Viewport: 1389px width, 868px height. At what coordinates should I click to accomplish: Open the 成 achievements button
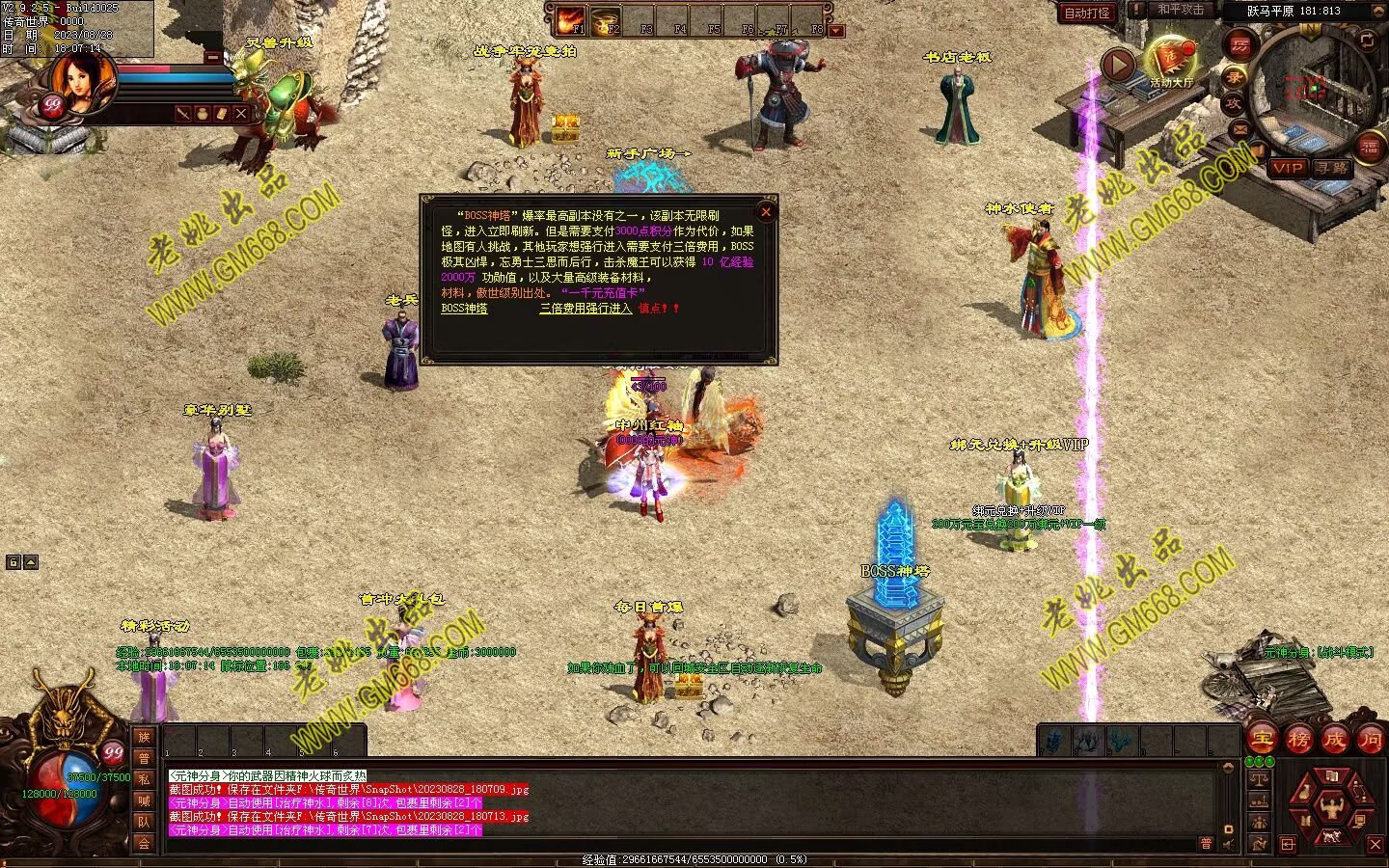click(x=1334, y=740)
